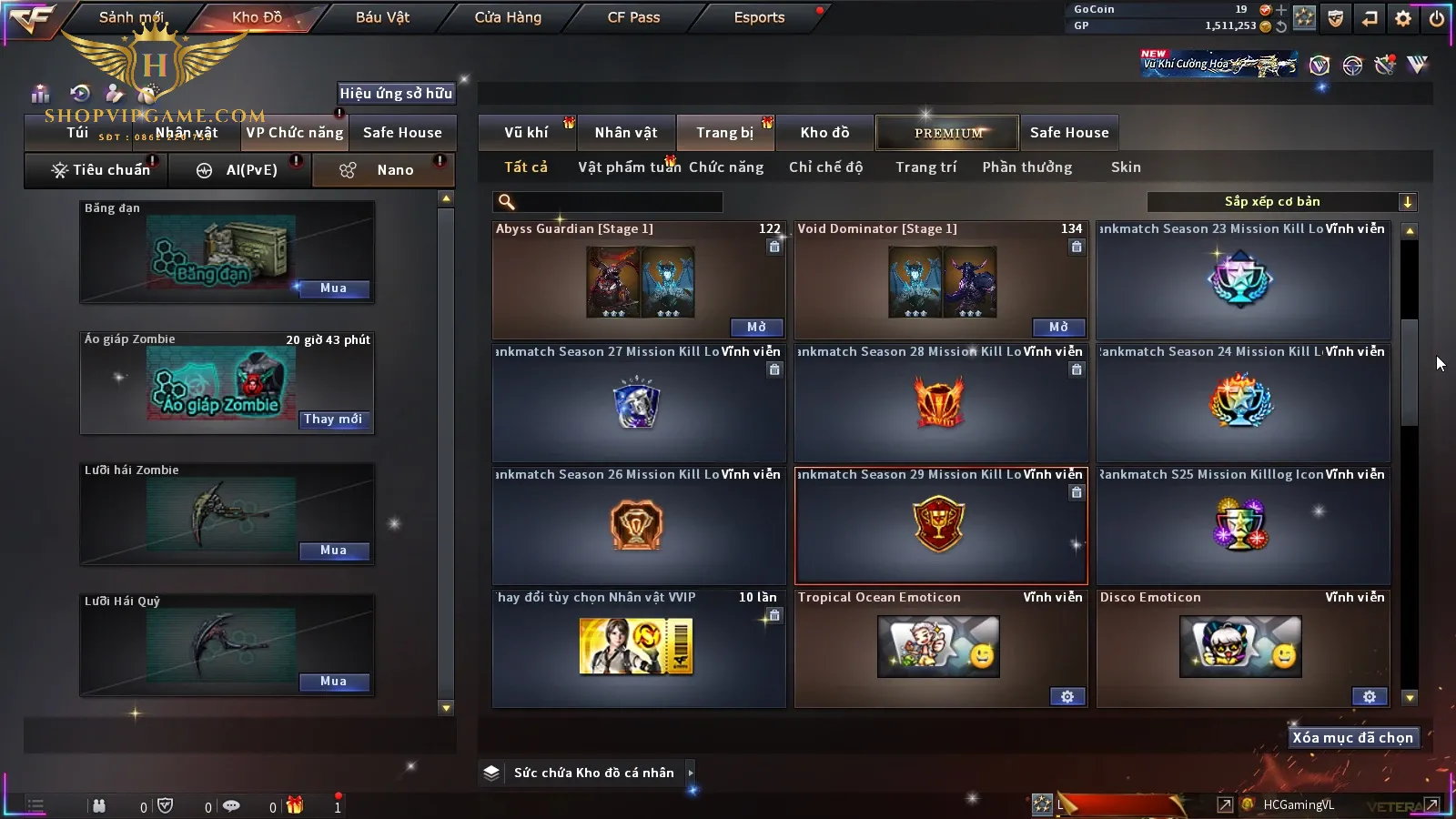The height and width of the screenshot is (819, 1456).
Task: Open the Kho đồ tab
Action: pyautogui.click(x=824, y=133)
